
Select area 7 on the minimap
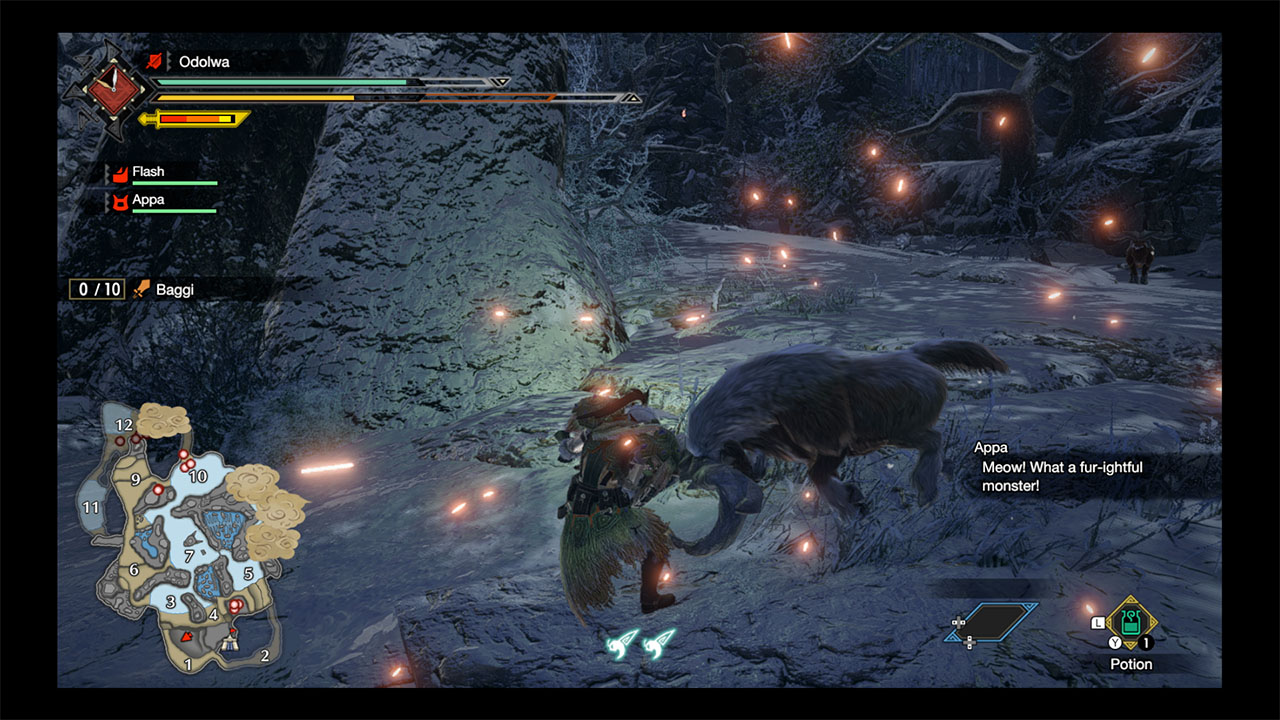[188, 556]
